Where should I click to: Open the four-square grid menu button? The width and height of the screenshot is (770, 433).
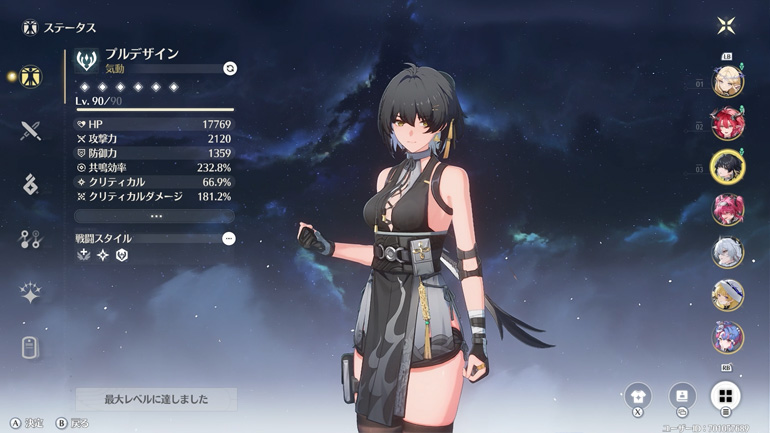click(726, 395)
